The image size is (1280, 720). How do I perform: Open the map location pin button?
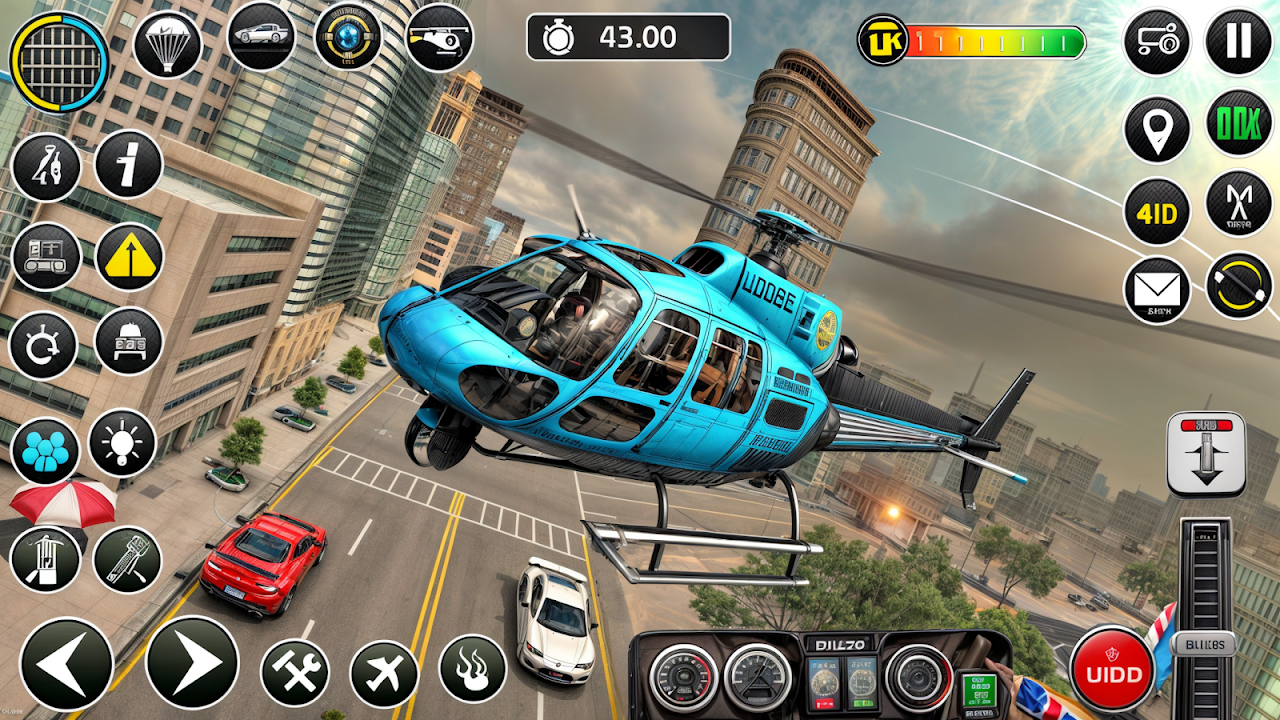pyautogui.click(x=1157, y=130)
